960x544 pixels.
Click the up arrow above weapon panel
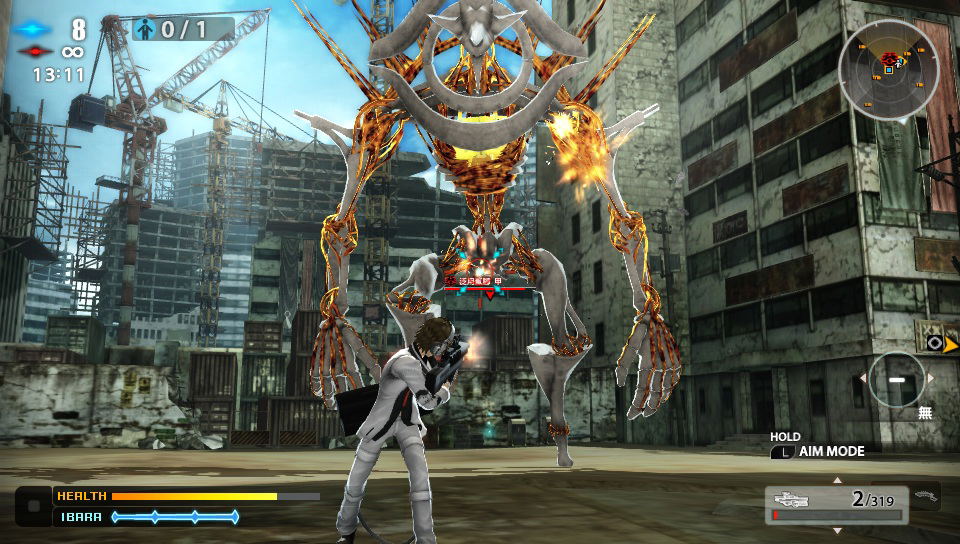[837, 480]
